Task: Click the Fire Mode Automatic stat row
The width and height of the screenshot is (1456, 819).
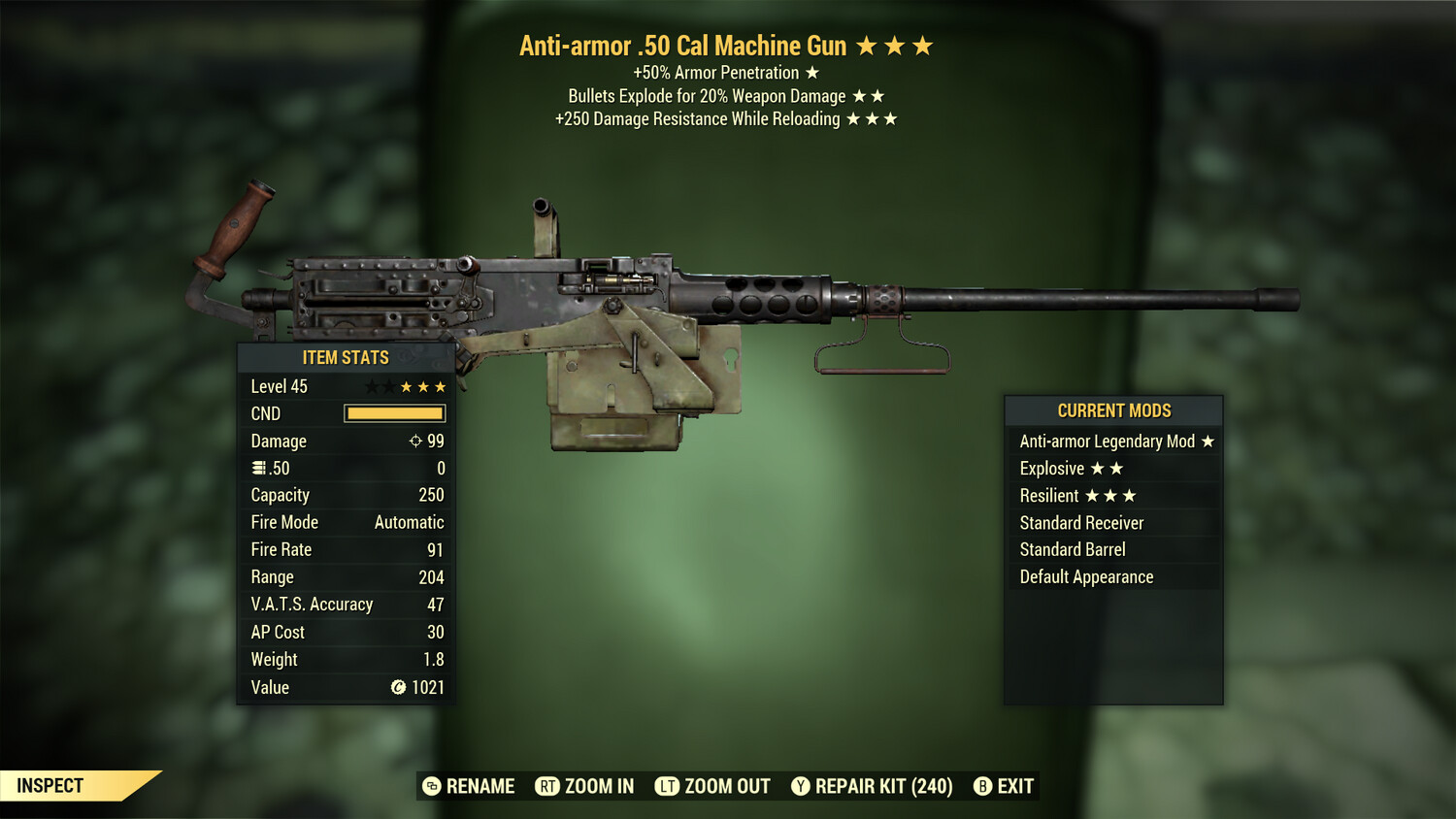Action: pyautogui.click(x=345, y=522)
